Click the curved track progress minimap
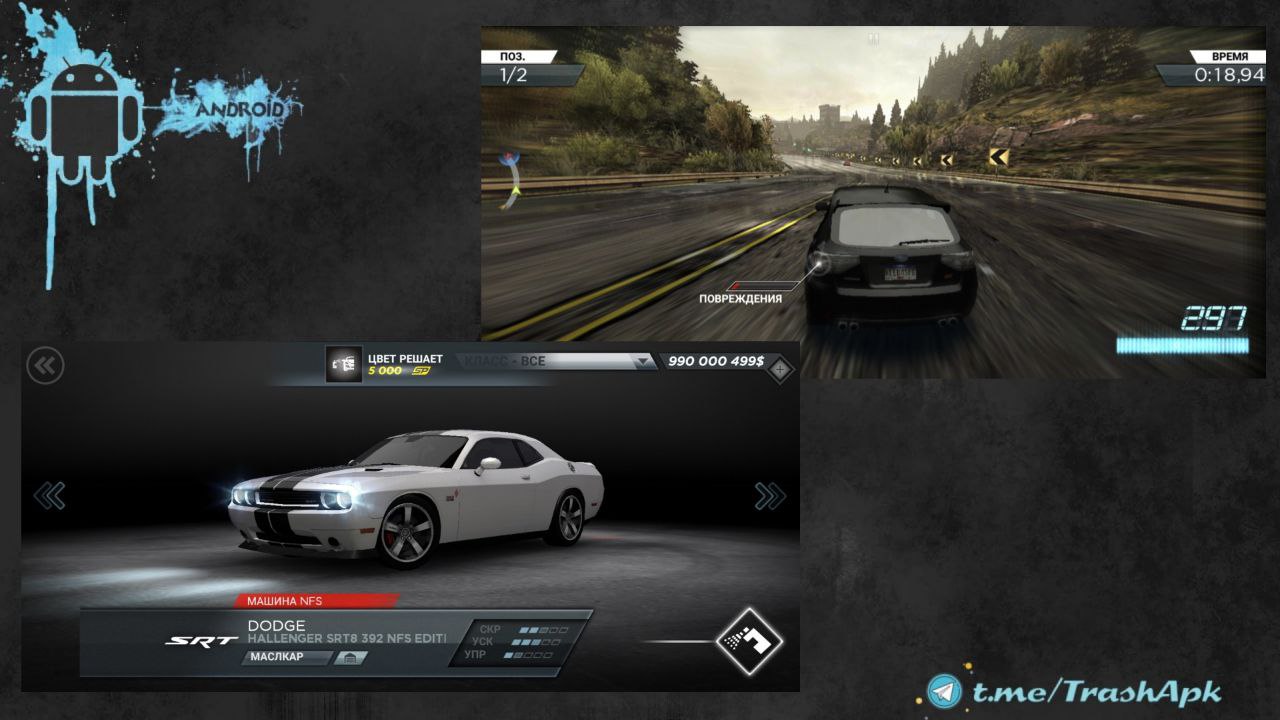 pyautogui.click(x=512, y=180)
